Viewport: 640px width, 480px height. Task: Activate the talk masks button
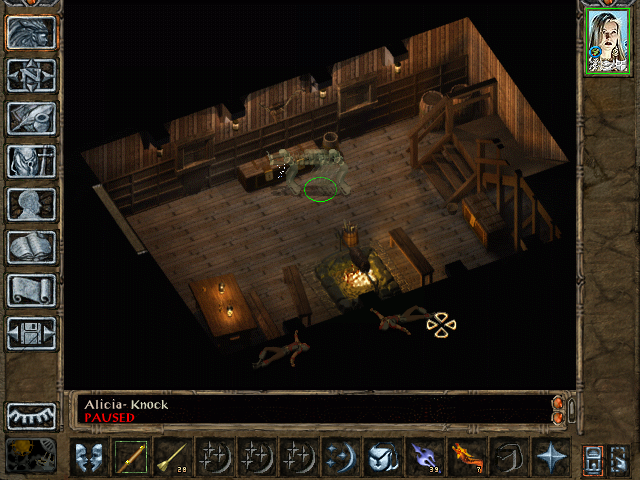[x=87, y=456]
